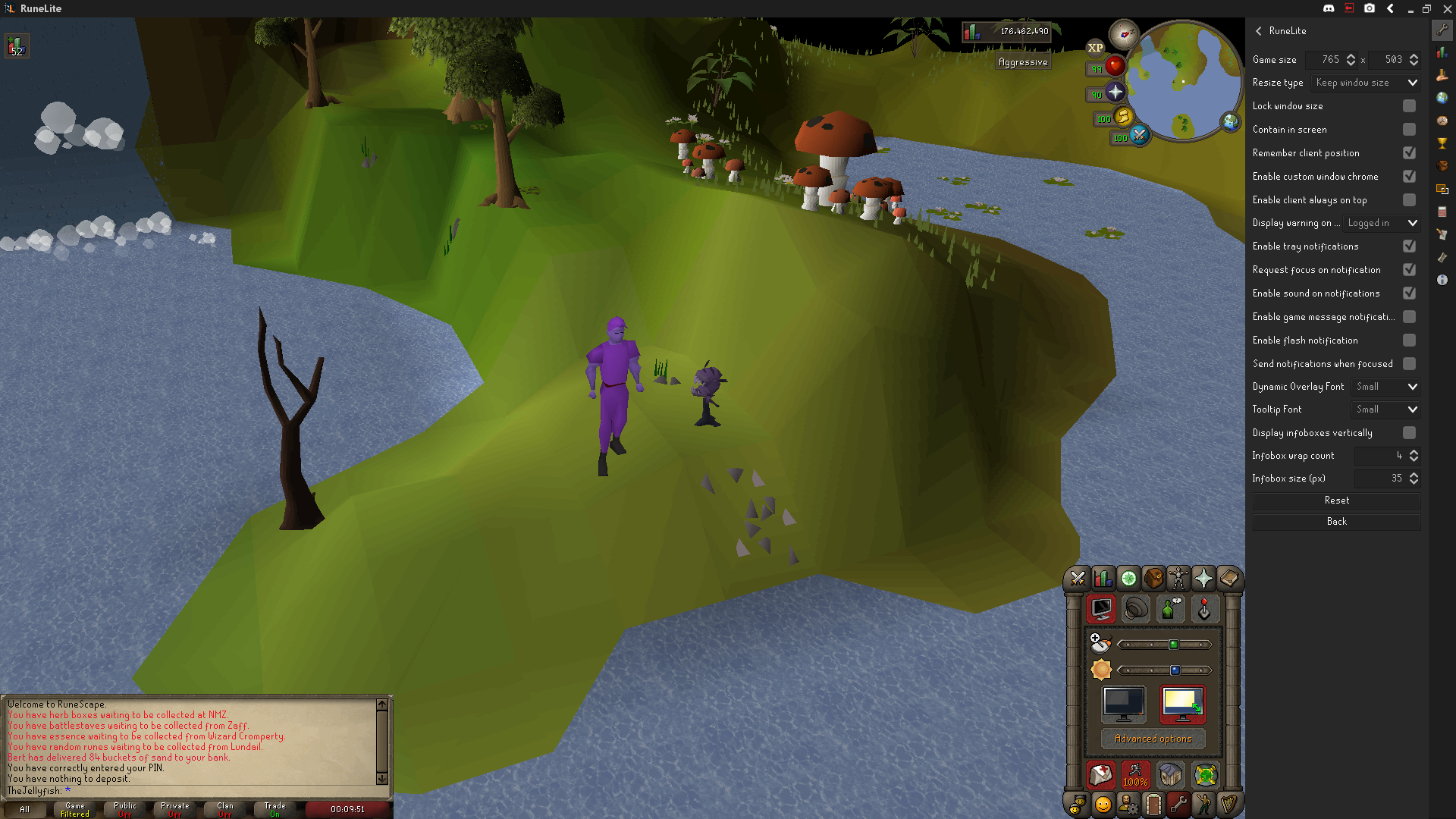
Task: Open the World Switcher in the RuneLite sidebar
Action: tap(1442, 98)
